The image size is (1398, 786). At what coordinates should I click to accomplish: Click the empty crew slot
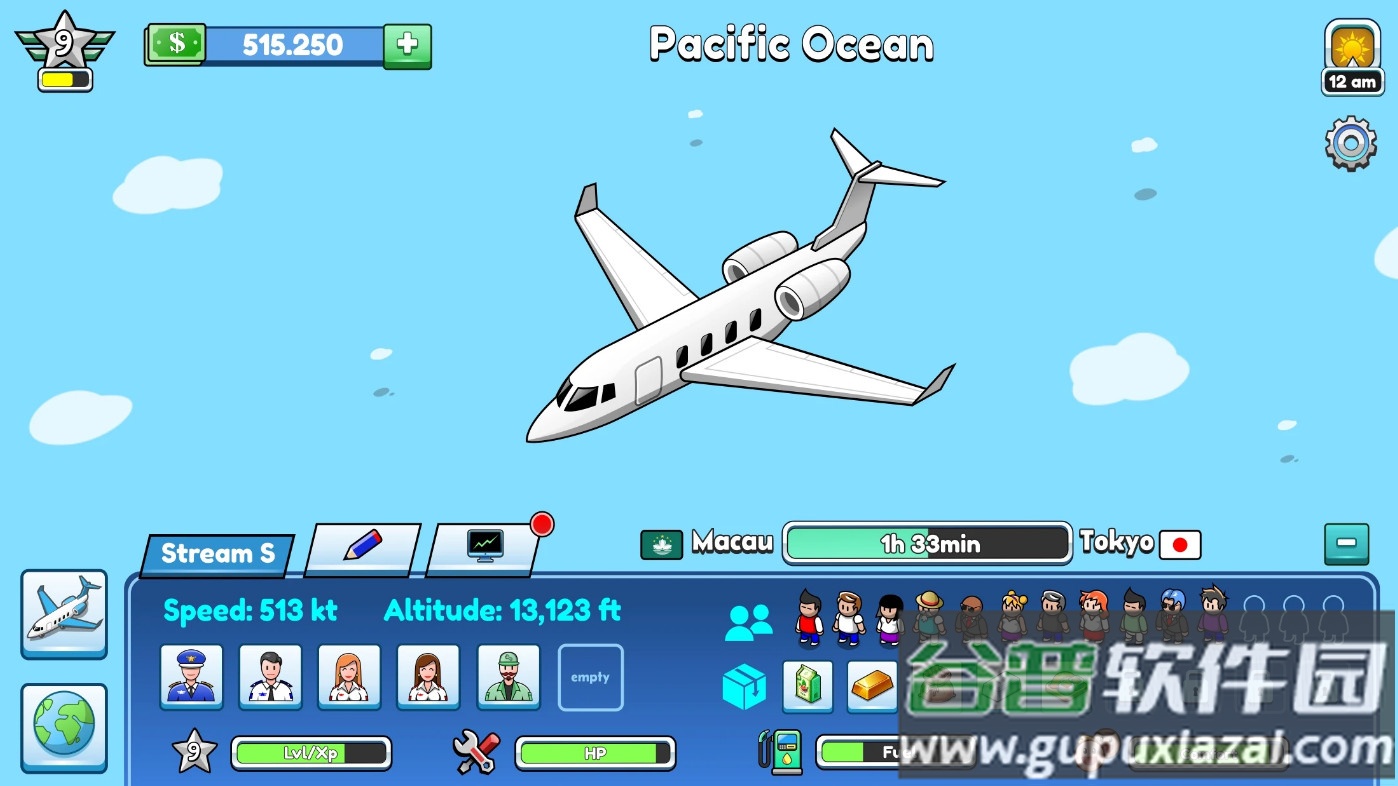coord(590,677)
